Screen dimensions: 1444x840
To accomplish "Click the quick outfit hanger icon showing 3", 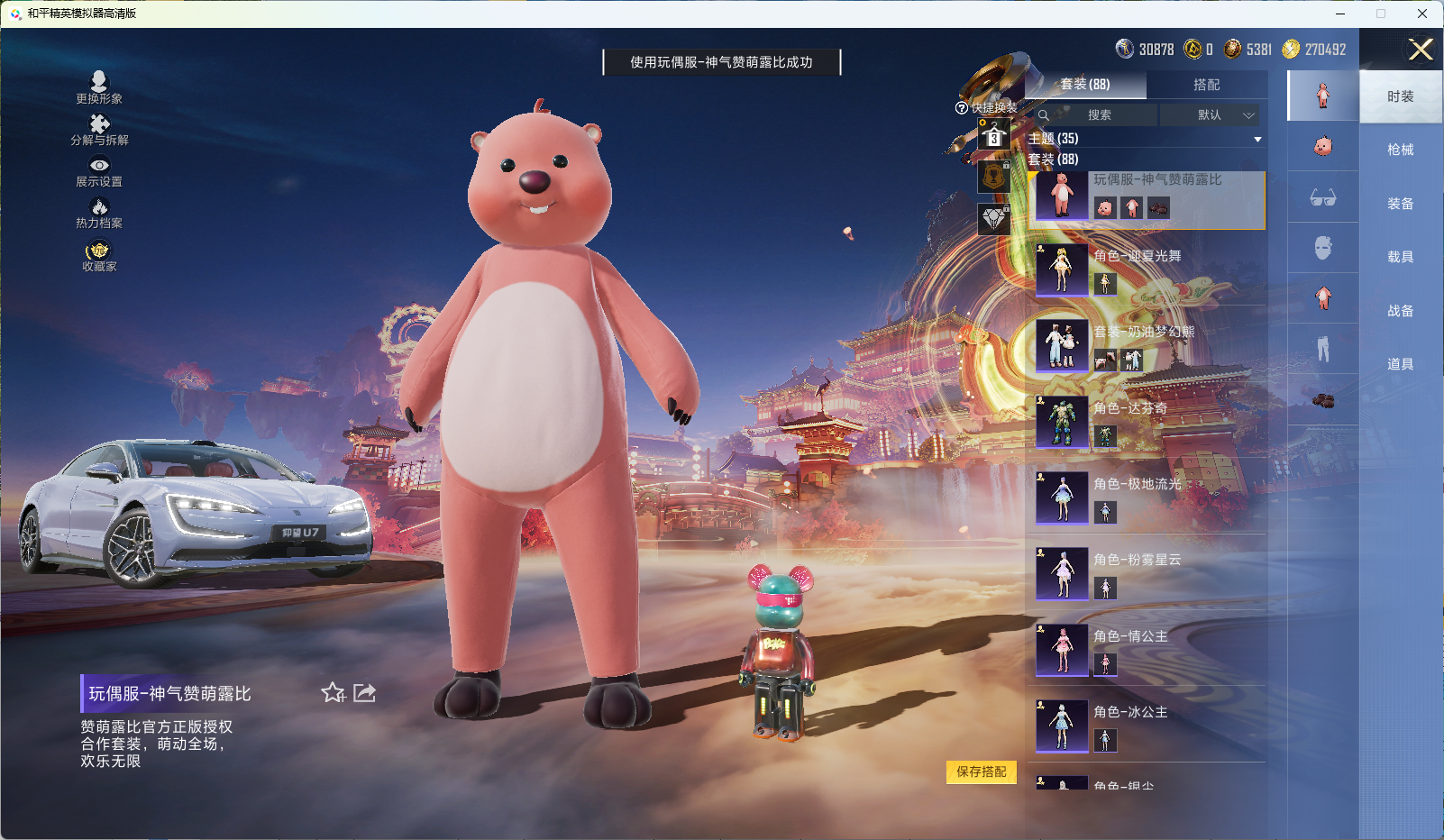I will click(x=994, y=137).
